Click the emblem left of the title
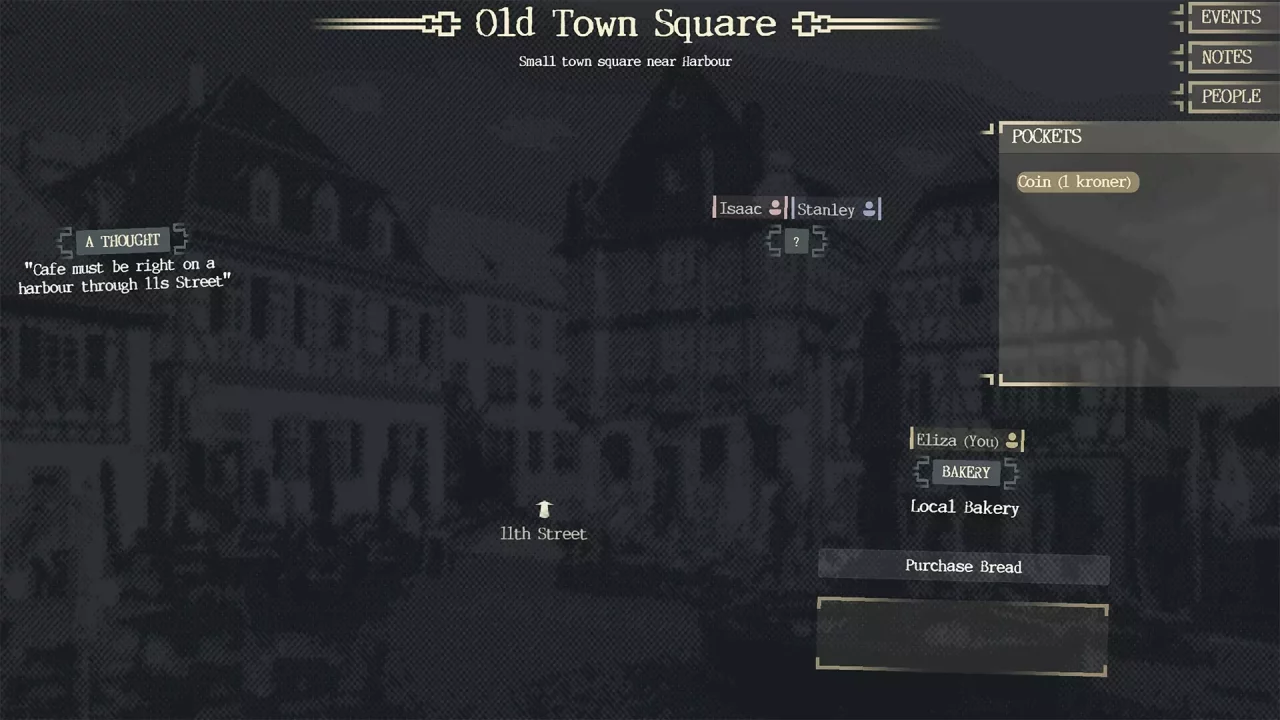 [439, 24]
